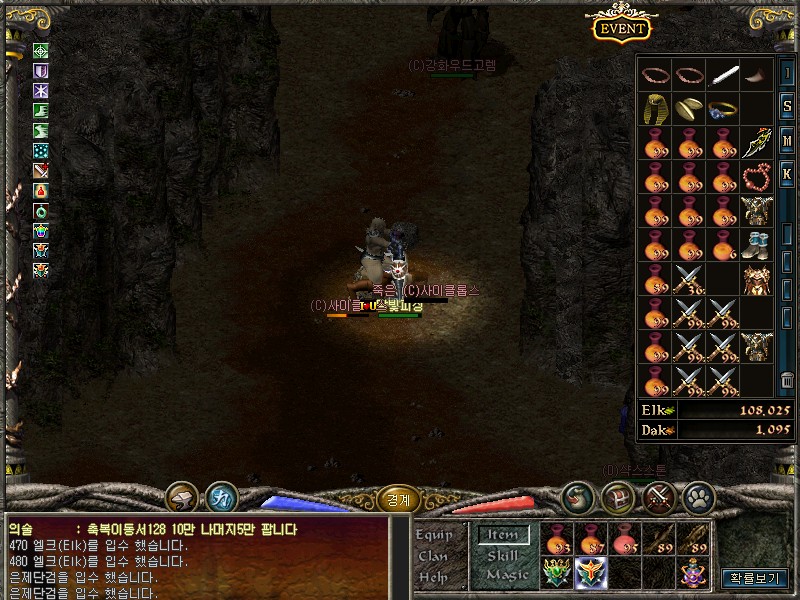The width and height of the screenshot is (800, 600).
Task: Click the 확률보기 button
Action: tap(756, 578)
